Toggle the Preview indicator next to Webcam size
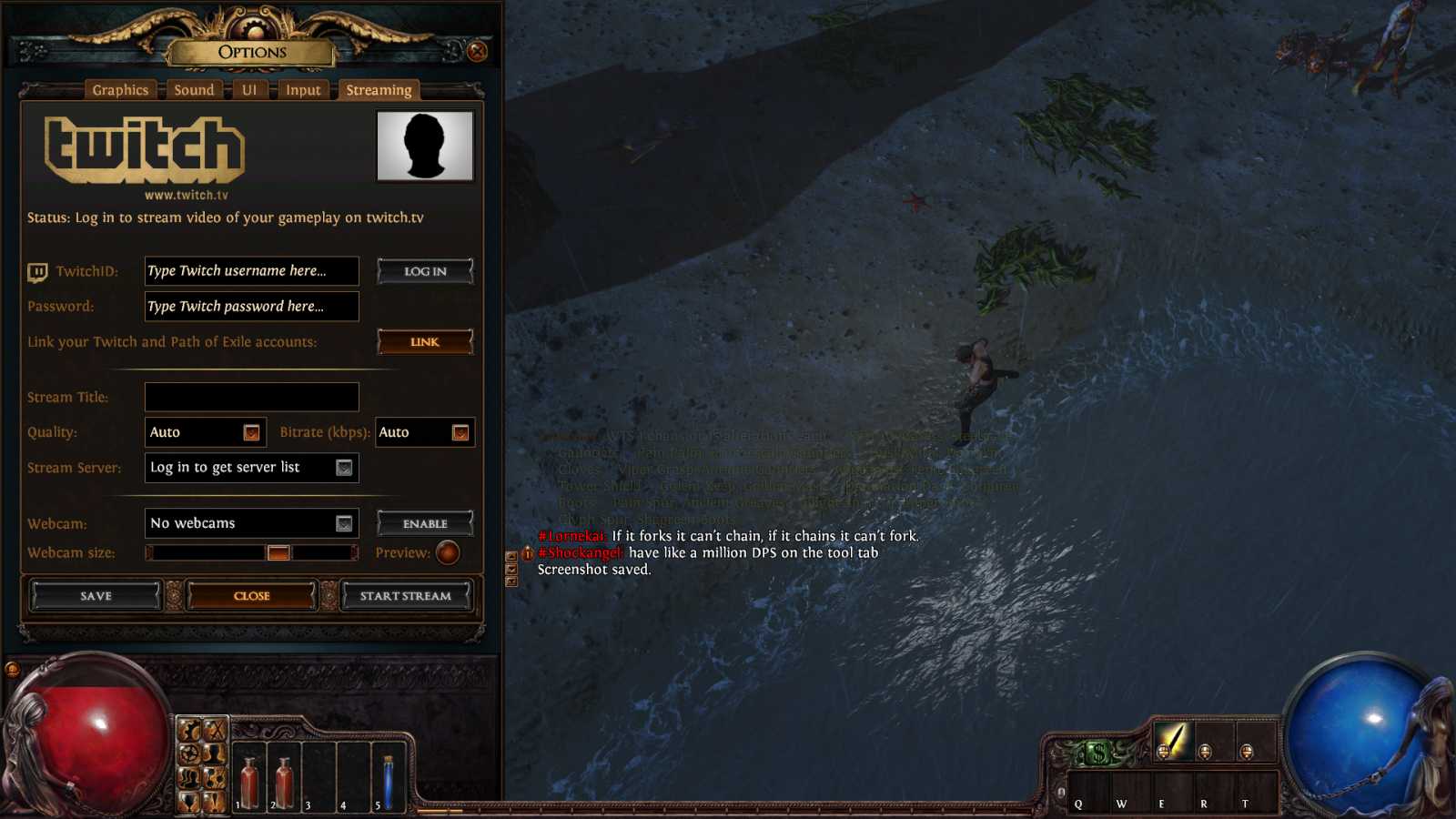1456x819 pixels. 447,553
